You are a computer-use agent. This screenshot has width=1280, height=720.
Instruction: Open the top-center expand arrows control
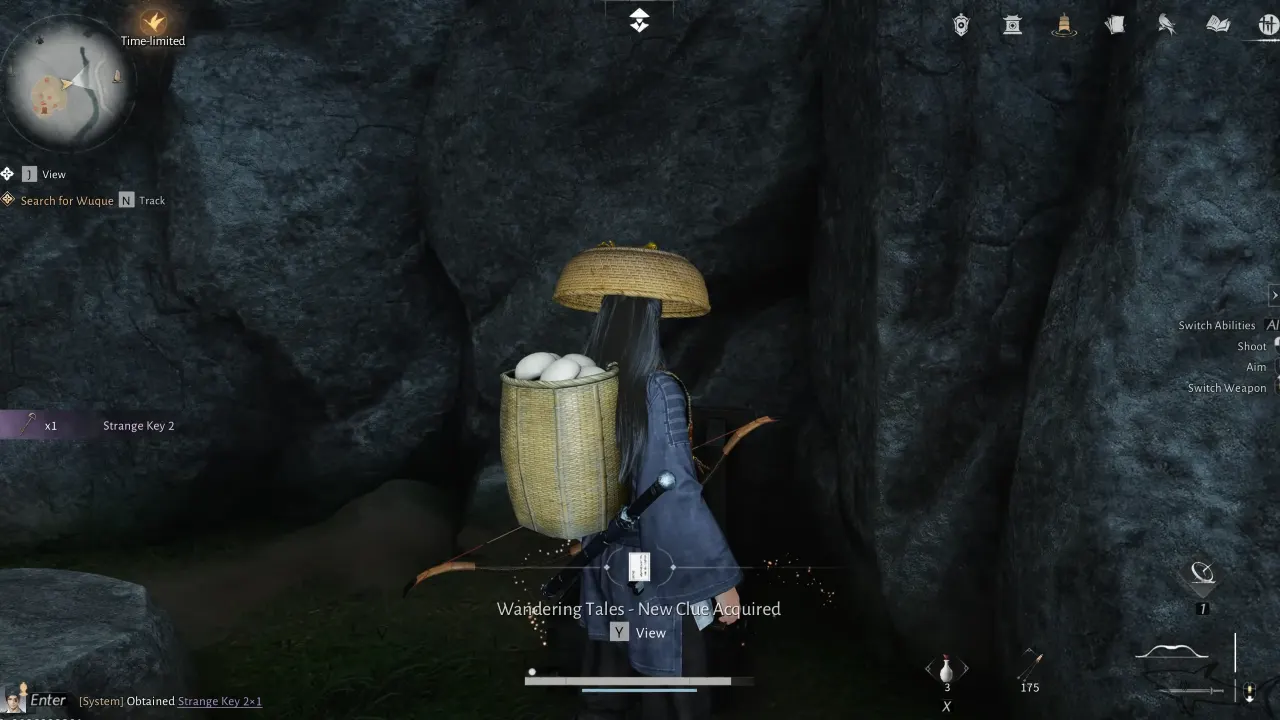click(x=639, y=19)
